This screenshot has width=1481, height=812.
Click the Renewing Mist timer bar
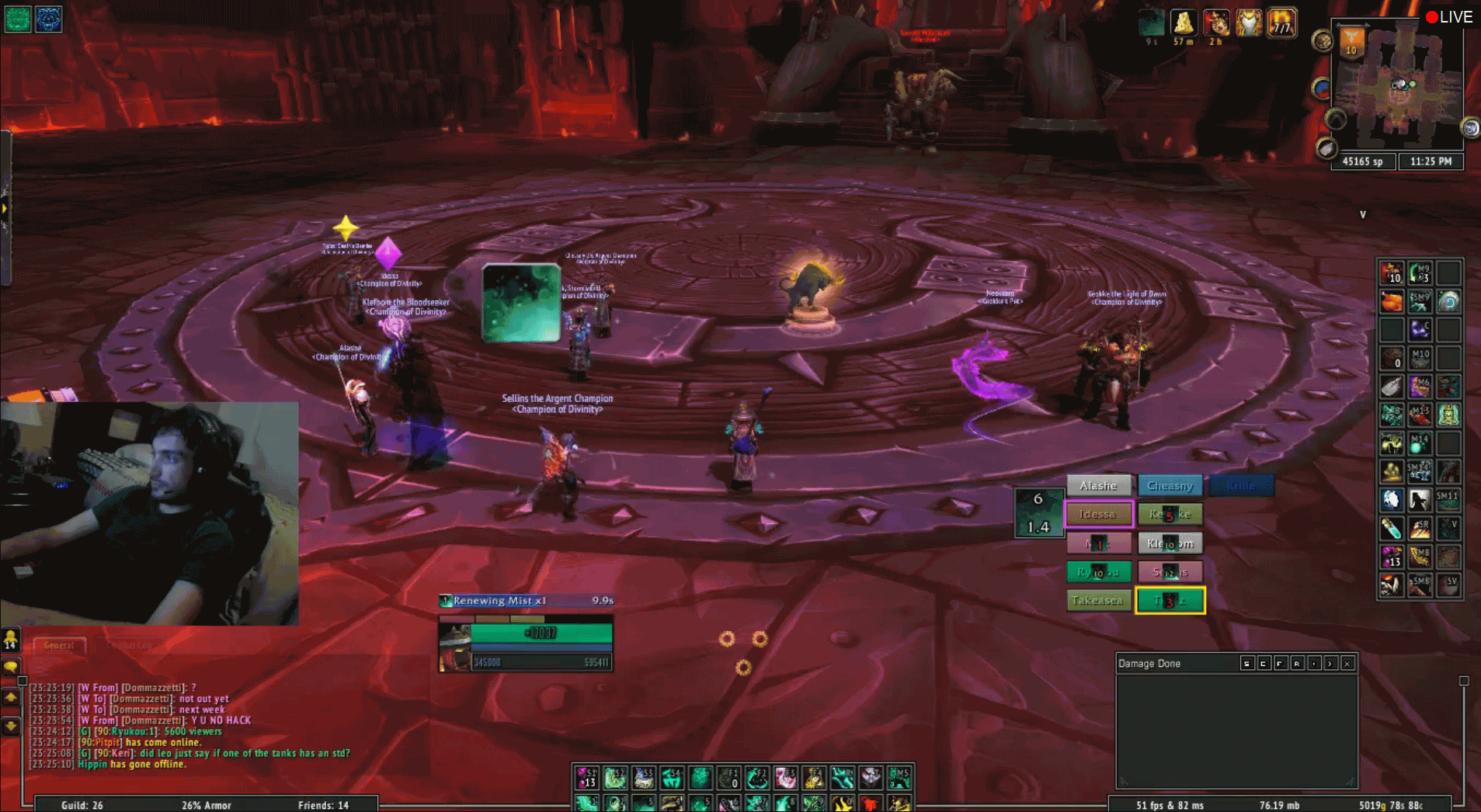pyautogui.click(x=527, y=600)
